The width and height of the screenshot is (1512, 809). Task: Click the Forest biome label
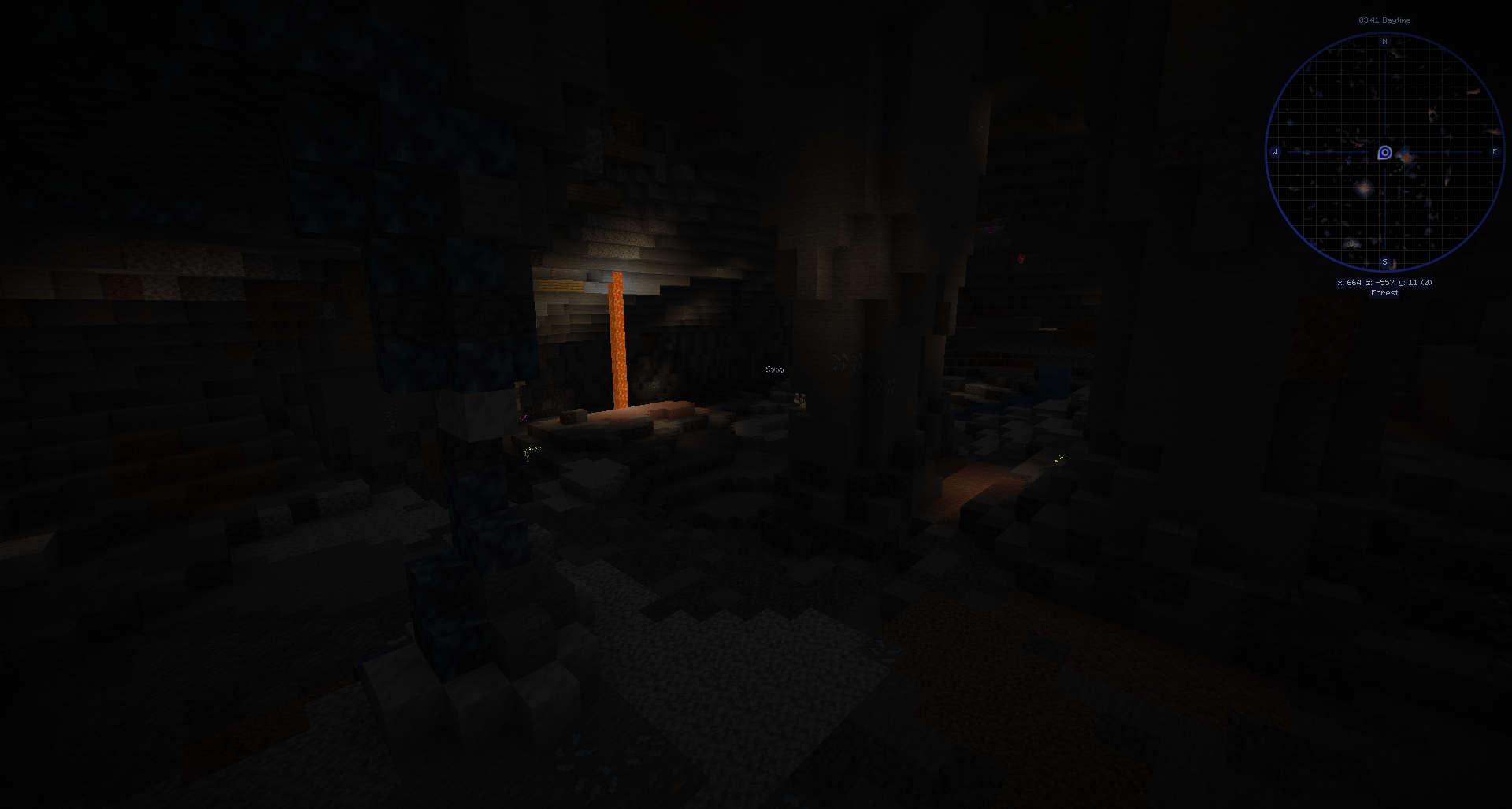click(1384, 292)
